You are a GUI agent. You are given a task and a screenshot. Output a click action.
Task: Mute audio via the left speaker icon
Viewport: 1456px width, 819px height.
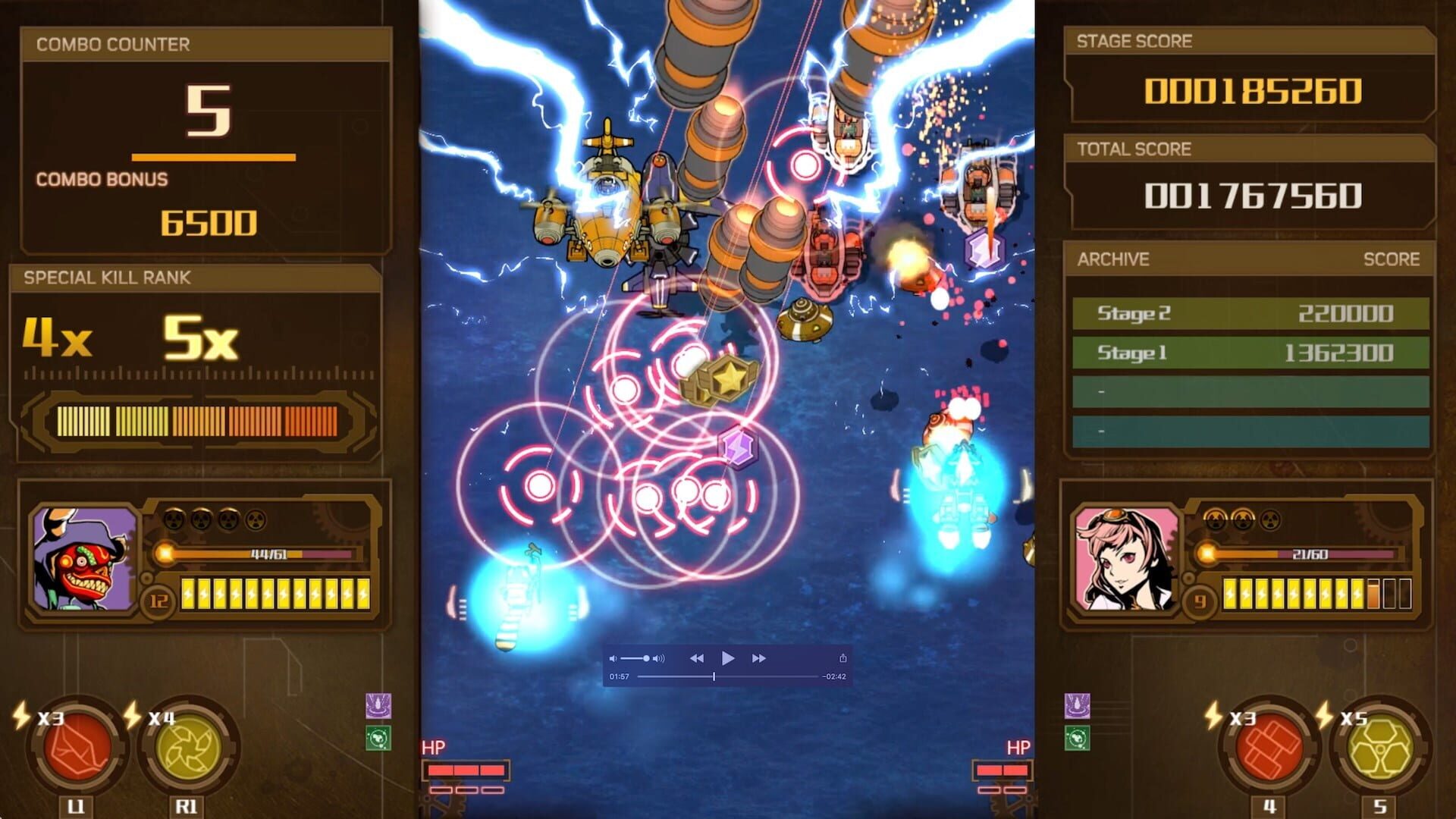pos(614,657)
